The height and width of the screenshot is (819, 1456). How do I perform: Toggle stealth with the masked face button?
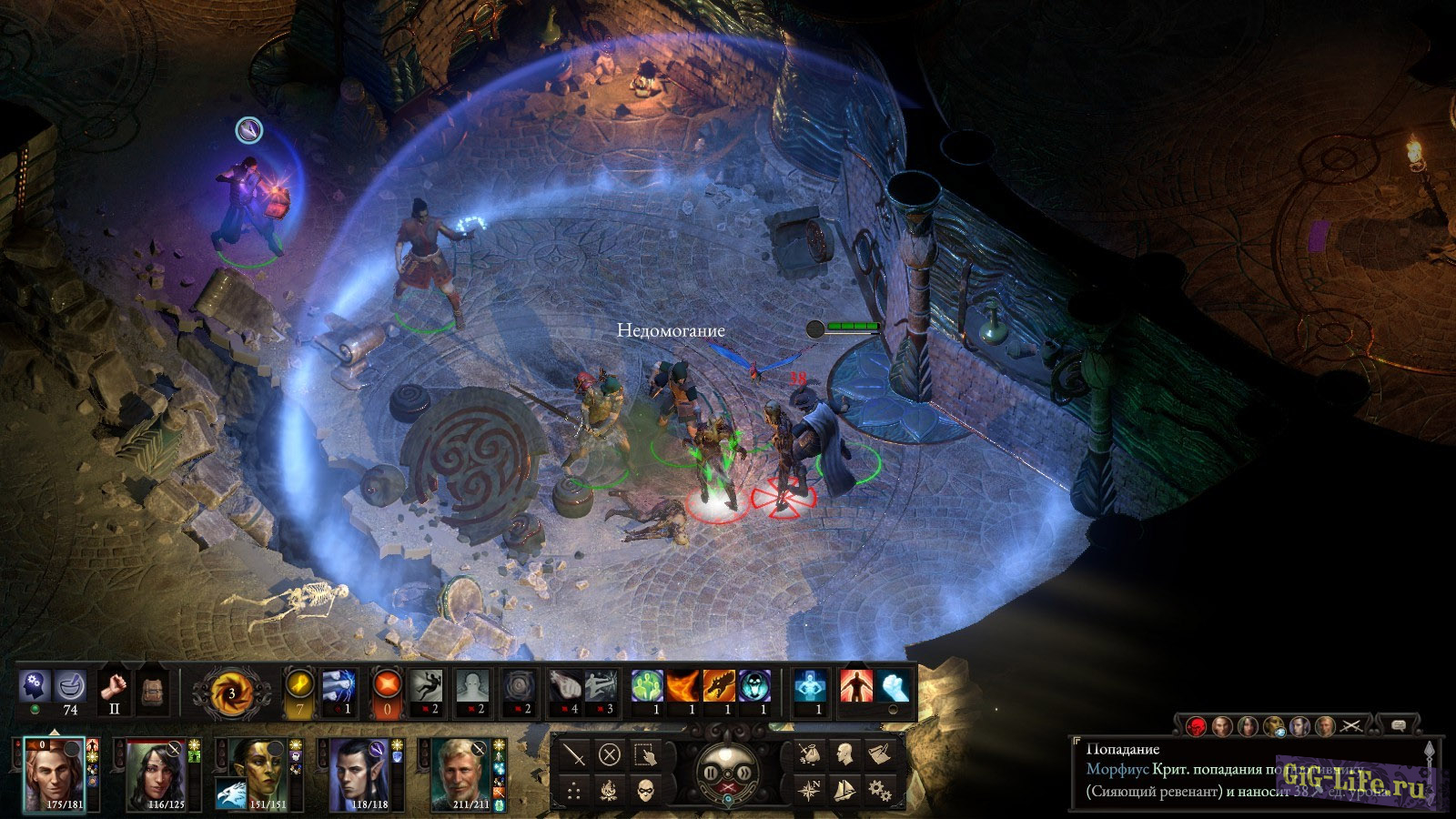644,789
